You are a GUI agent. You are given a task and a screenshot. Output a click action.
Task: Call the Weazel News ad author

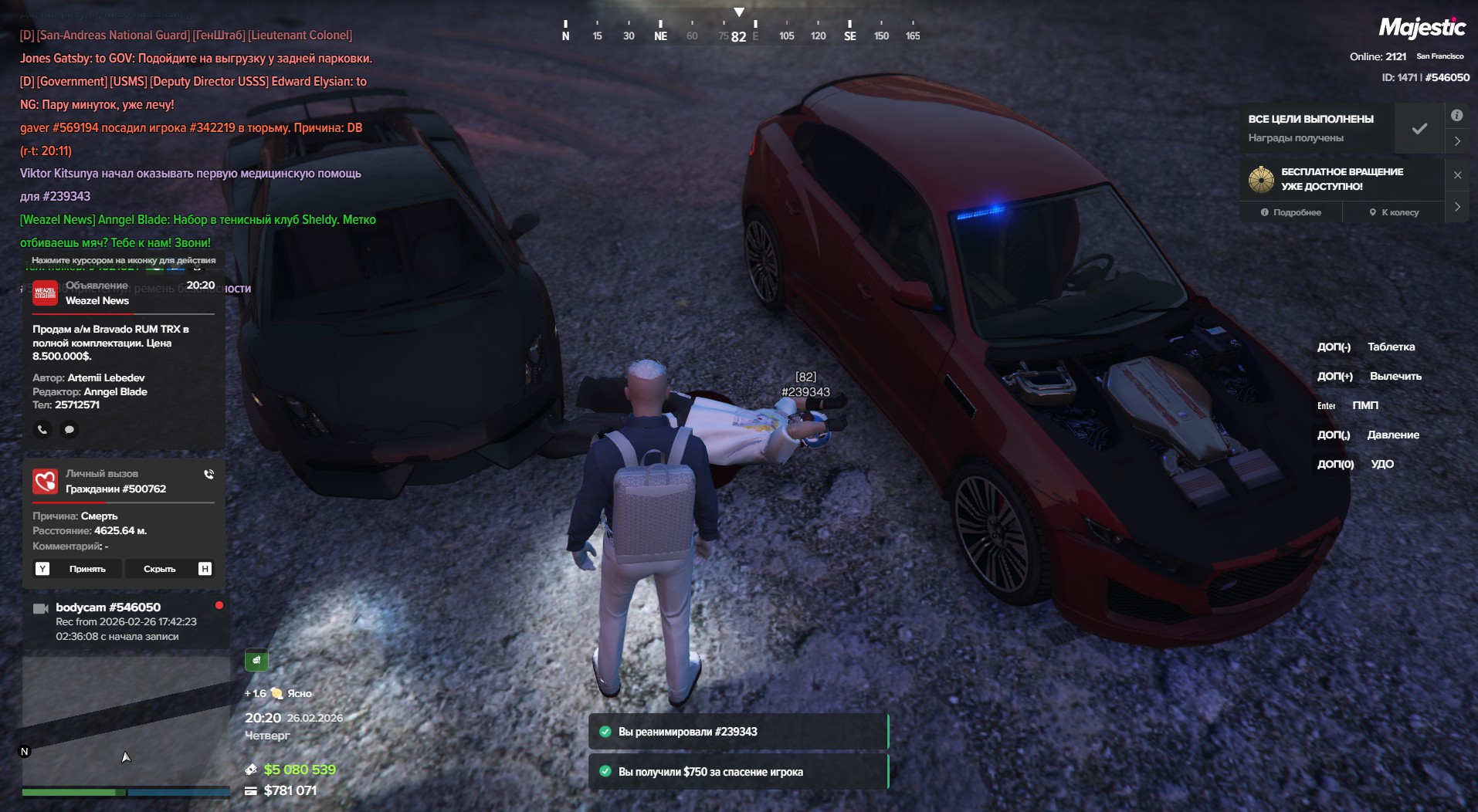tap(42, 429)
